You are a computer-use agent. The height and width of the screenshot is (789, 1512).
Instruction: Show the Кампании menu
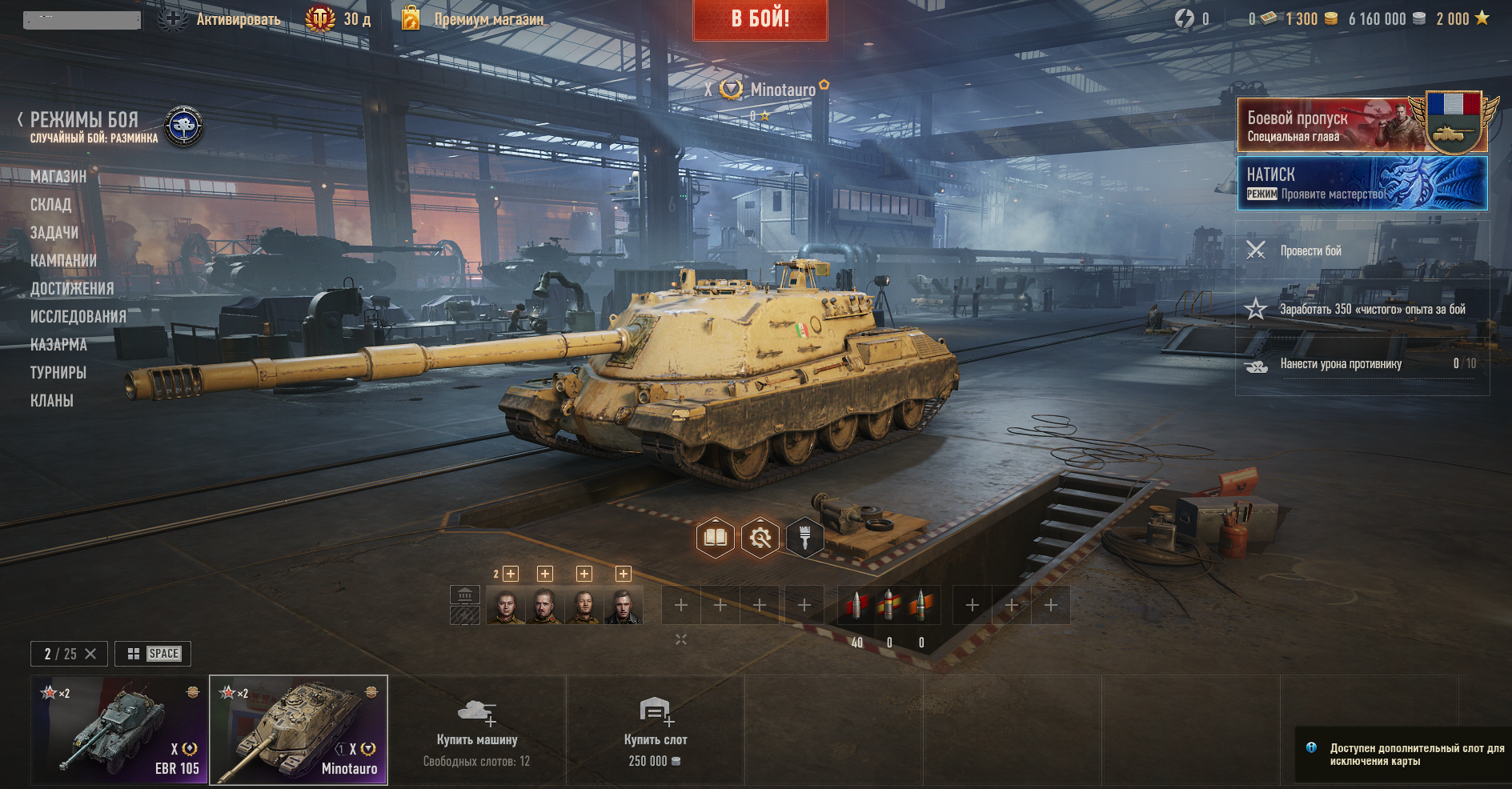(x=63, y=261)
